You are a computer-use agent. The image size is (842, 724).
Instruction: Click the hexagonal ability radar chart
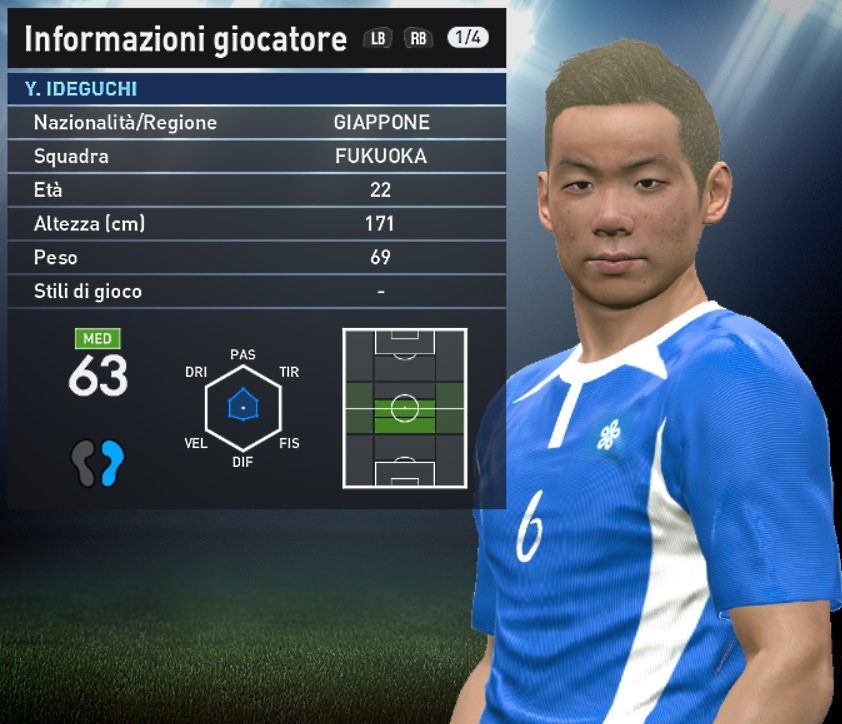click(x=242, y=407)
